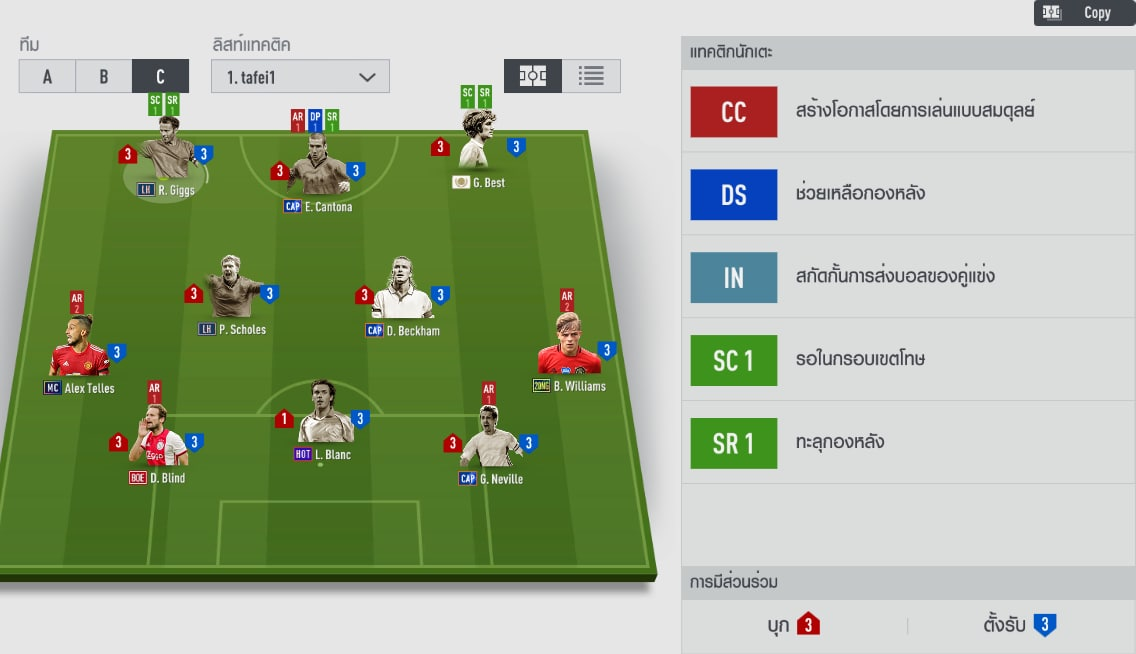Viewport: 1136px width, 654px height.
Task: Click the IN interception tactic row
Action: pyautogui.click(x=908, y=277)
